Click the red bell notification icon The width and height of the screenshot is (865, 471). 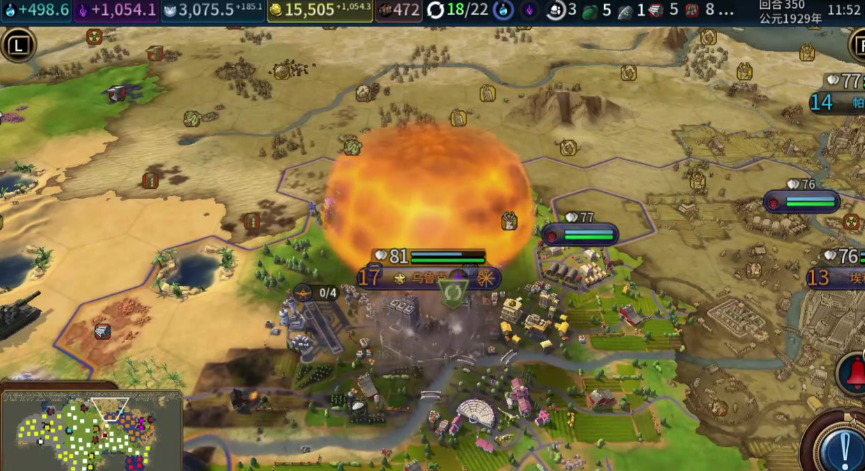851,372
